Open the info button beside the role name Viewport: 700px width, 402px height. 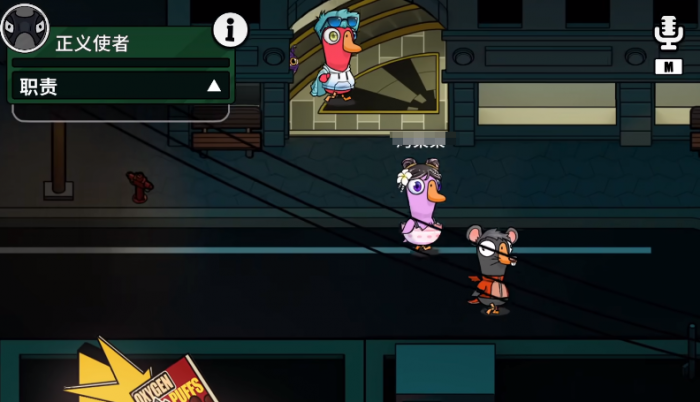[230, 31]
